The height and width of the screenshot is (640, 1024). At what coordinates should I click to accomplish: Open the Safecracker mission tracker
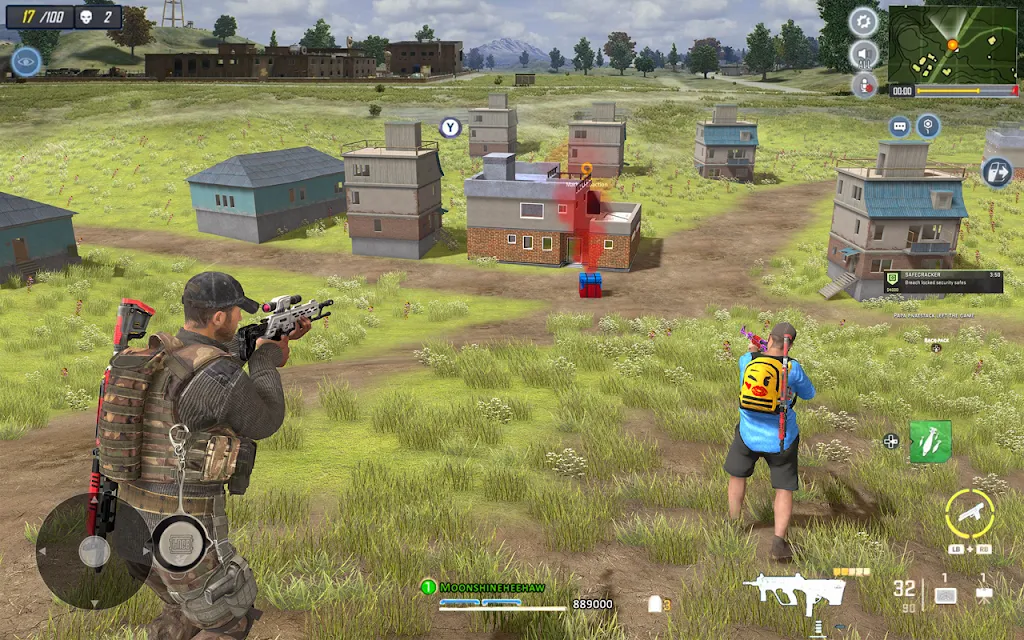(x=943, y=281)
